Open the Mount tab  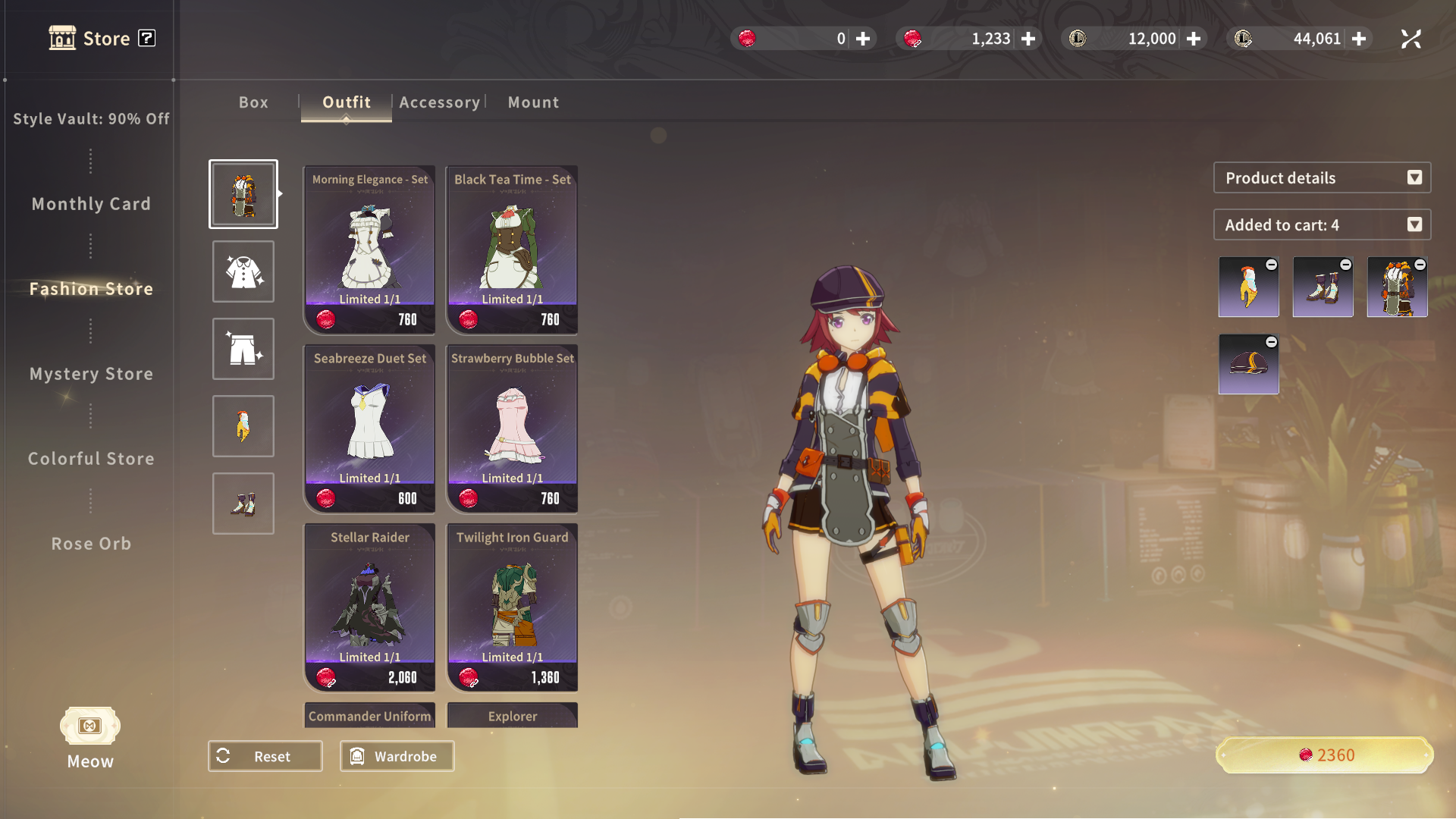pyautogui.click(x=533, y=102)
